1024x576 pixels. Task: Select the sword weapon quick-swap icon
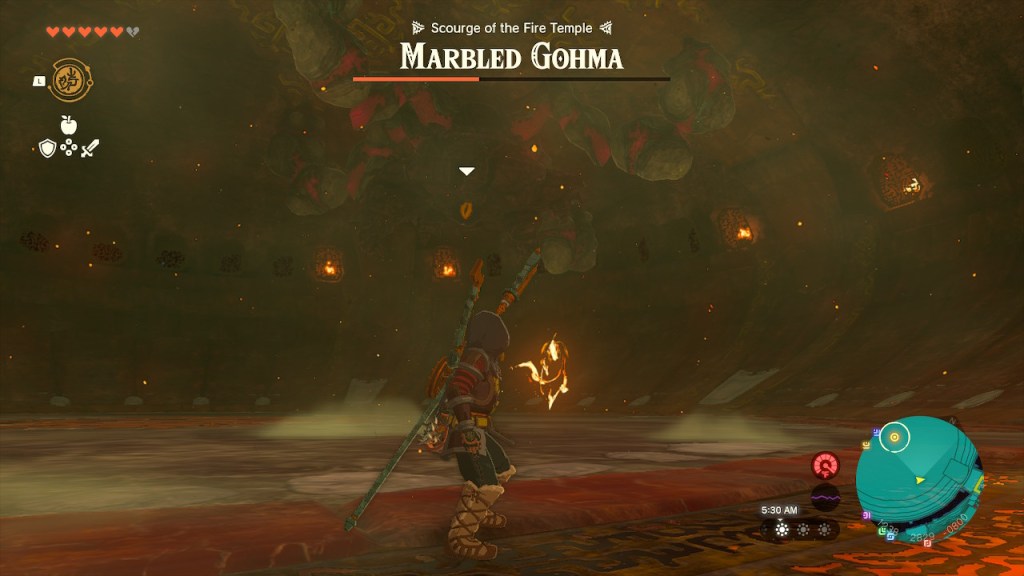point(90,149)
